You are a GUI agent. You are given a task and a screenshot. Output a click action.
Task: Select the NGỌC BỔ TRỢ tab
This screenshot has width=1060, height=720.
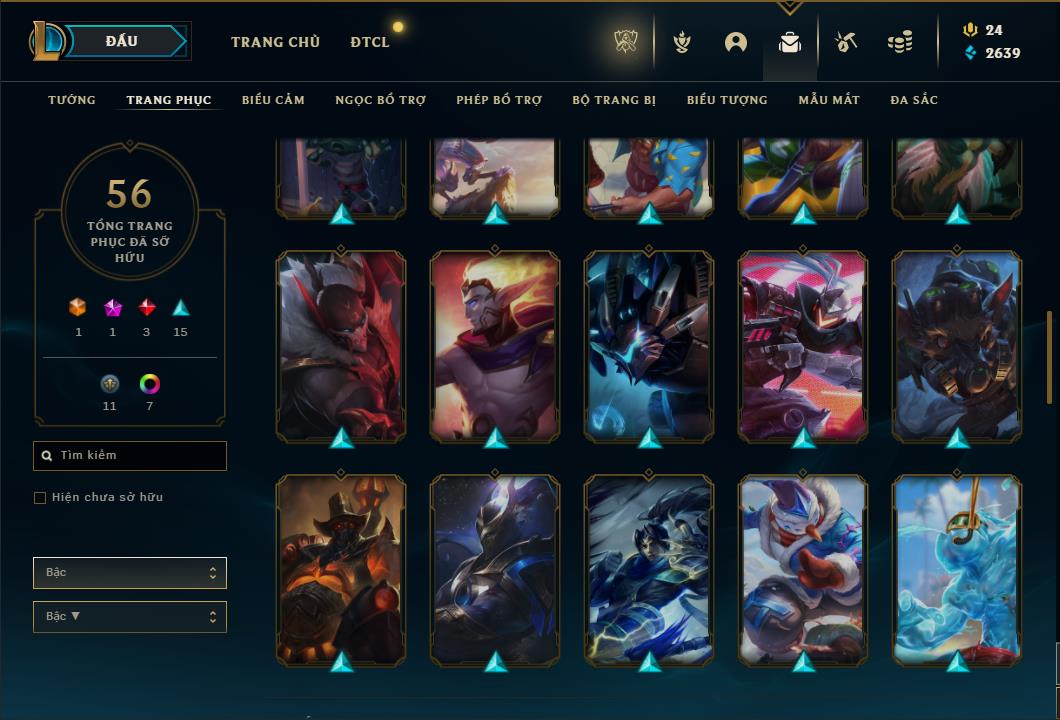[380, 100]
